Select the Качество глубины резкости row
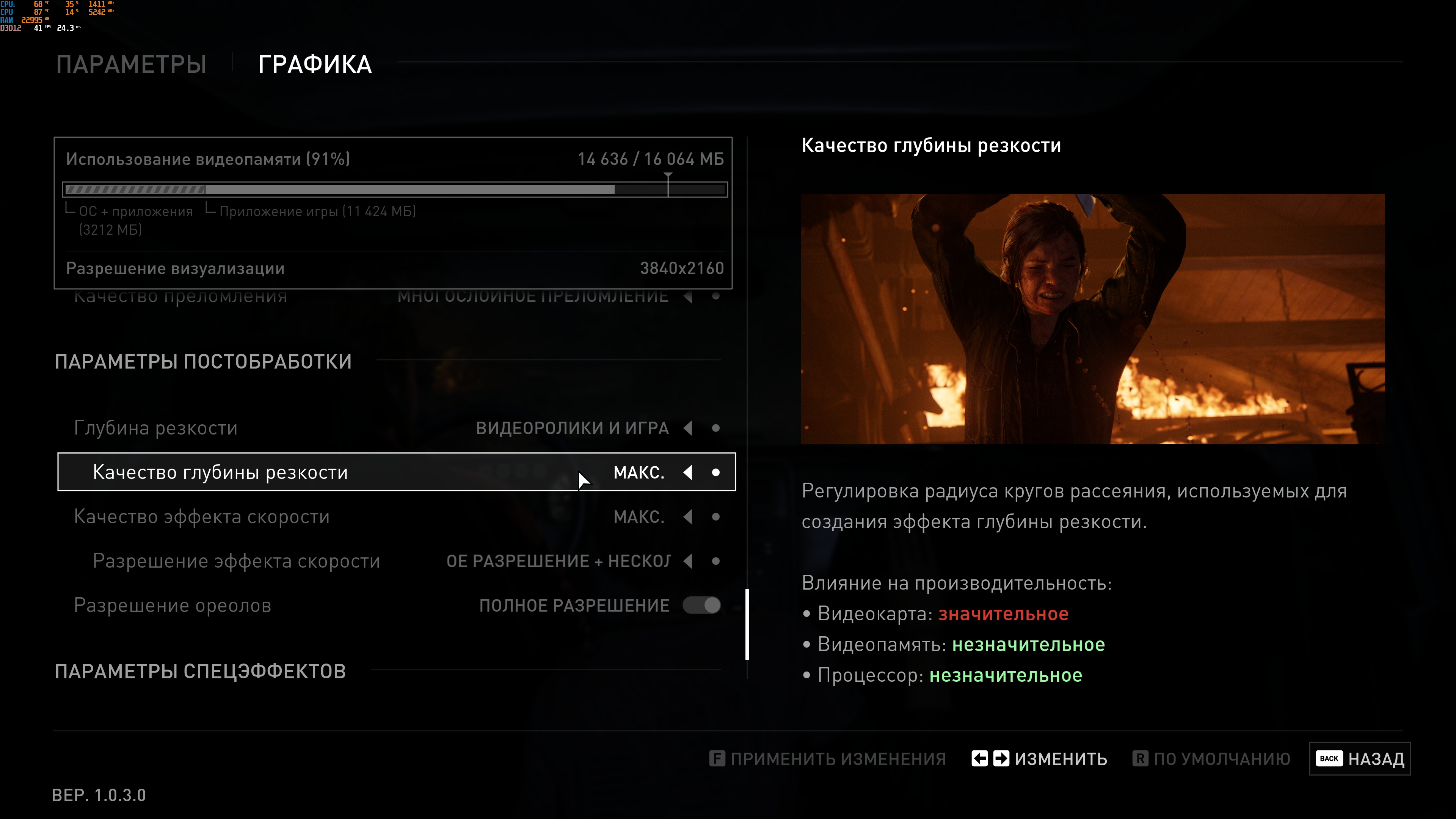This screenshot has height=819, width=1456. [220, 472]
